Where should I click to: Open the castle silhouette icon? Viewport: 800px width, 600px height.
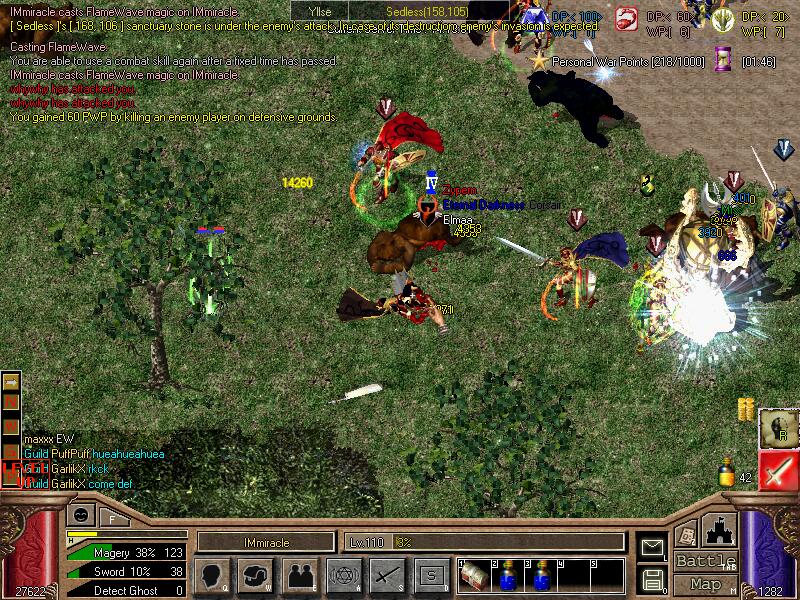720,530
